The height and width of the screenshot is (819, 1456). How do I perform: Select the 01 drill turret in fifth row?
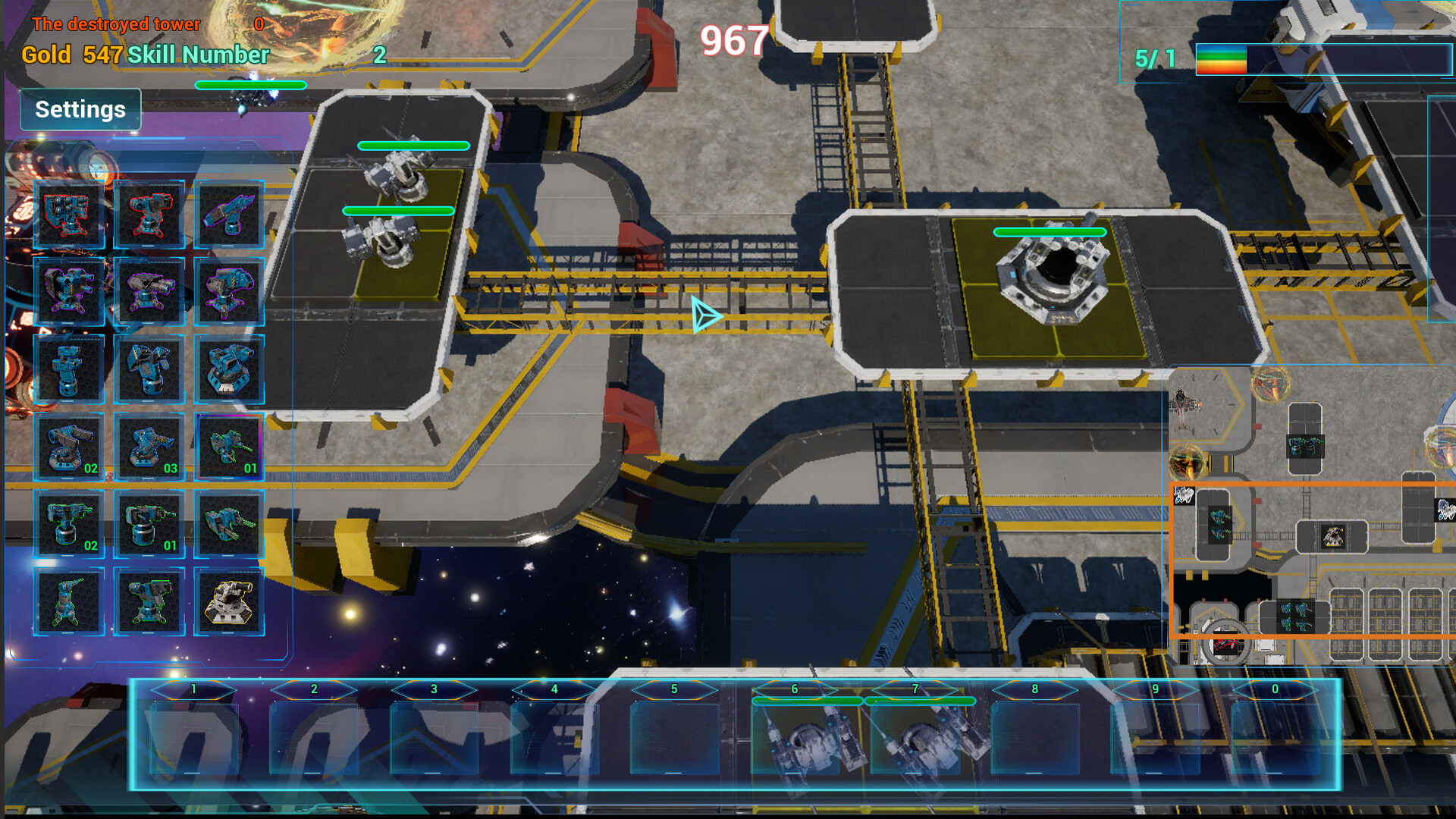[149, 525]
